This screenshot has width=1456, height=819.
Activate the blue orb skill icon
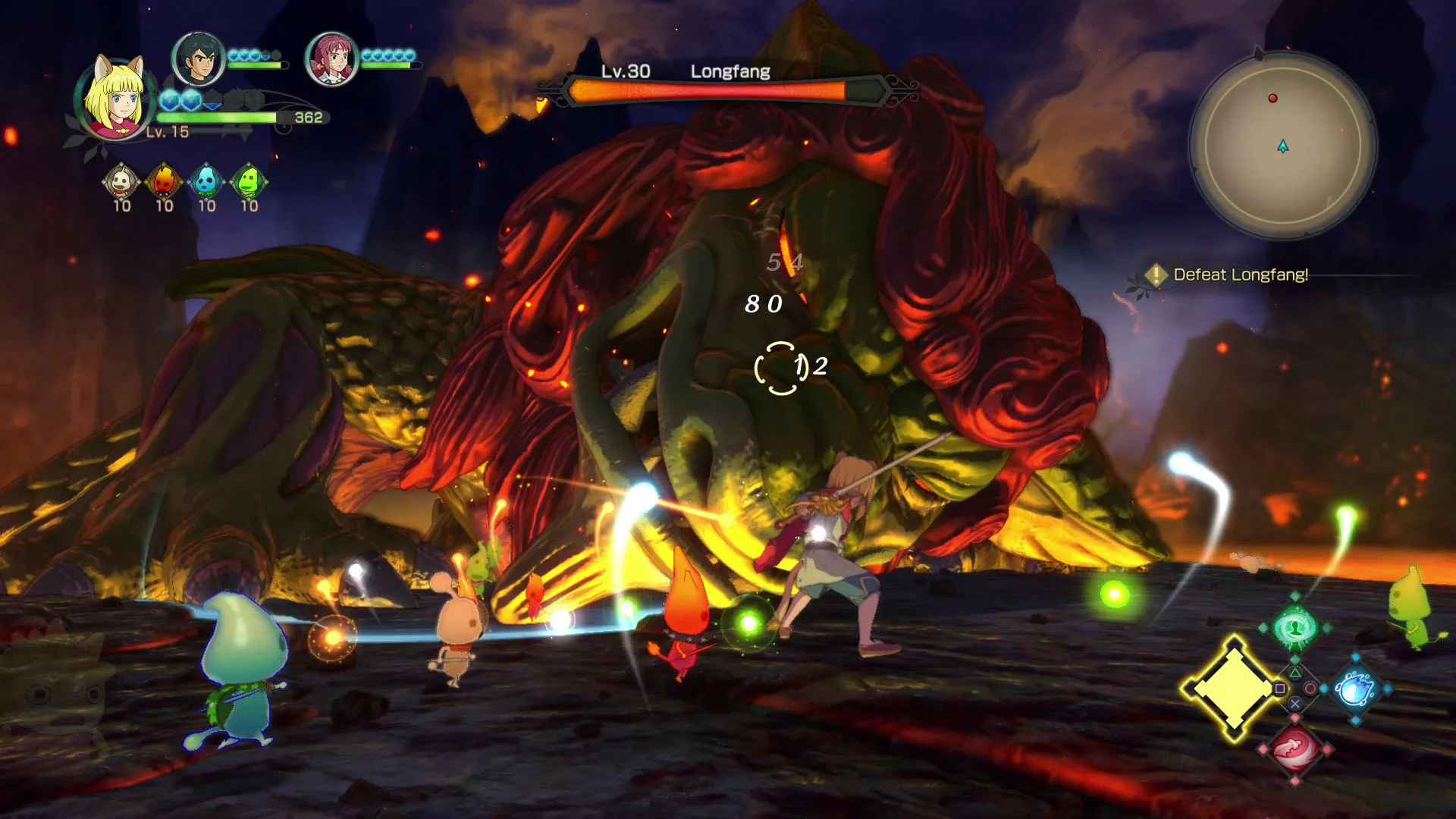[x=1355, y=689]
